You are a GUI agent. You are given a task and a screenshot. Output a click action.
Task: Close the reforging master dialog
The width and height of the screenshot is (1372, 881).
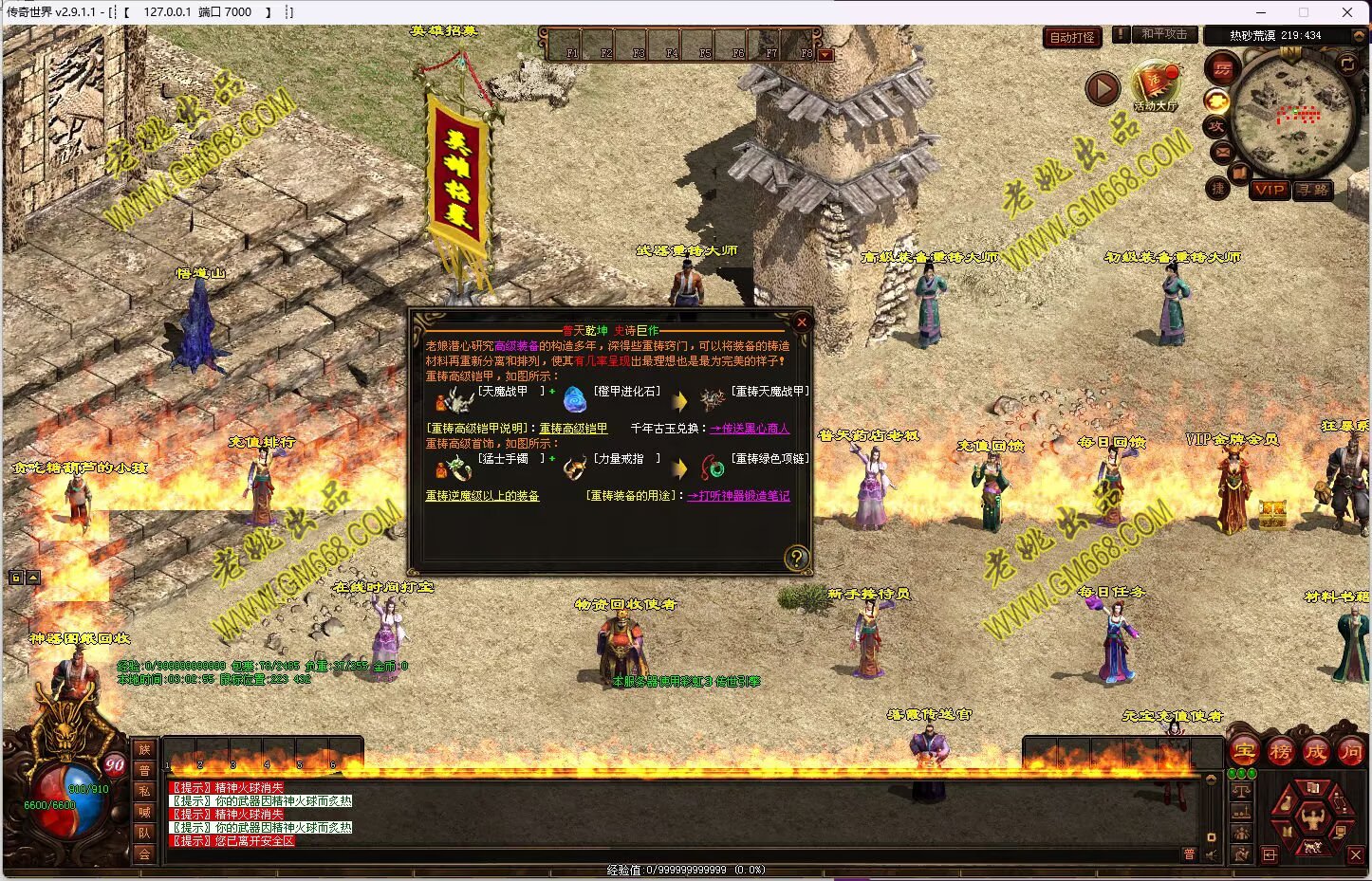click(801, 322)
